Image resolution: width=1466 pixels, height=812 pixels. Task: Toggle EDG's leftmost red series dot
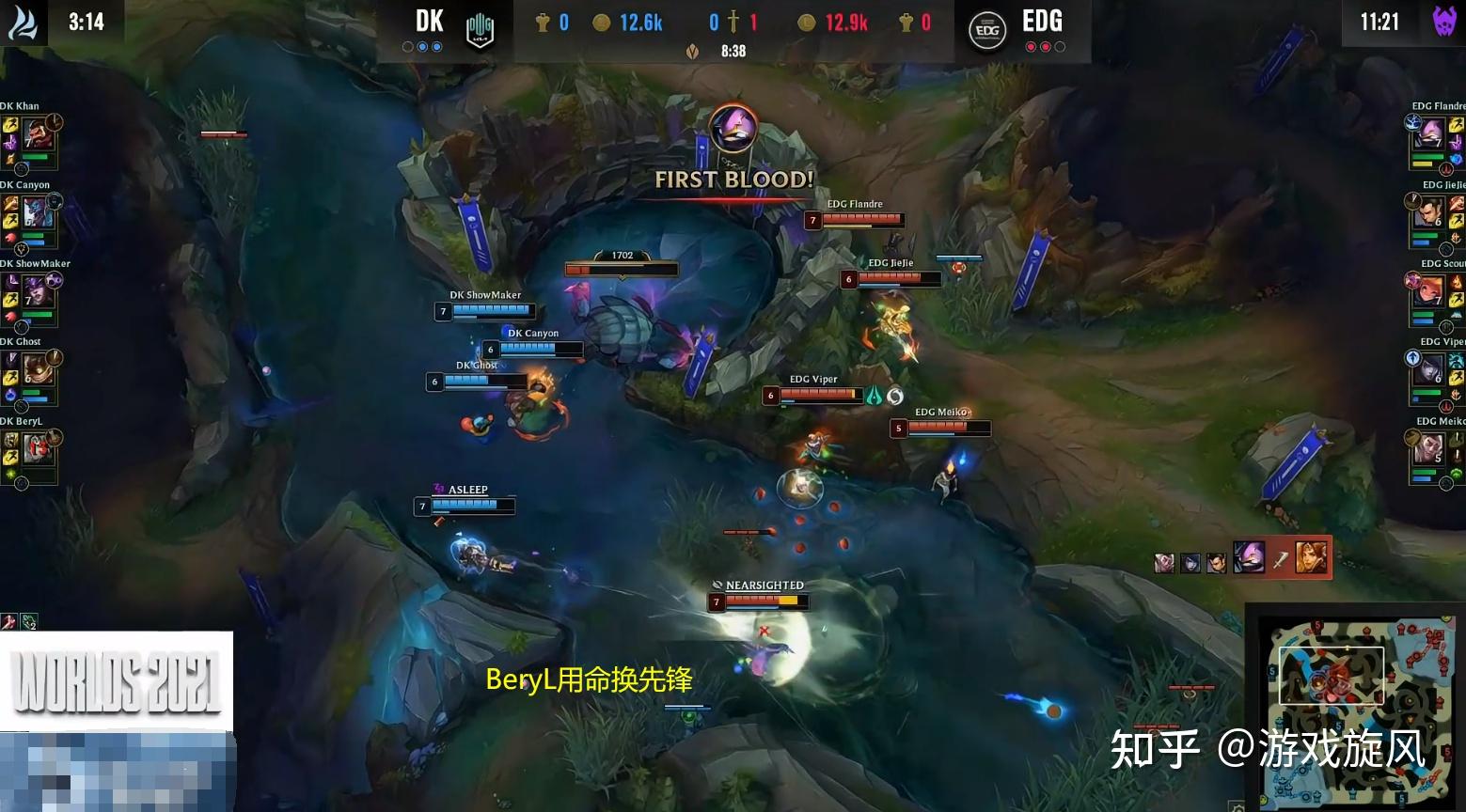click(x=1031, y=46)
